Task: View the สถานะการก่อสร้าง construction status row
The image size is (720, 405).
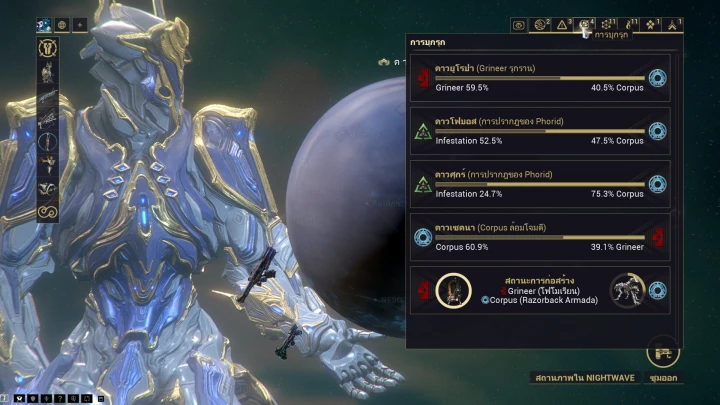Action: [x=538, y=290]
